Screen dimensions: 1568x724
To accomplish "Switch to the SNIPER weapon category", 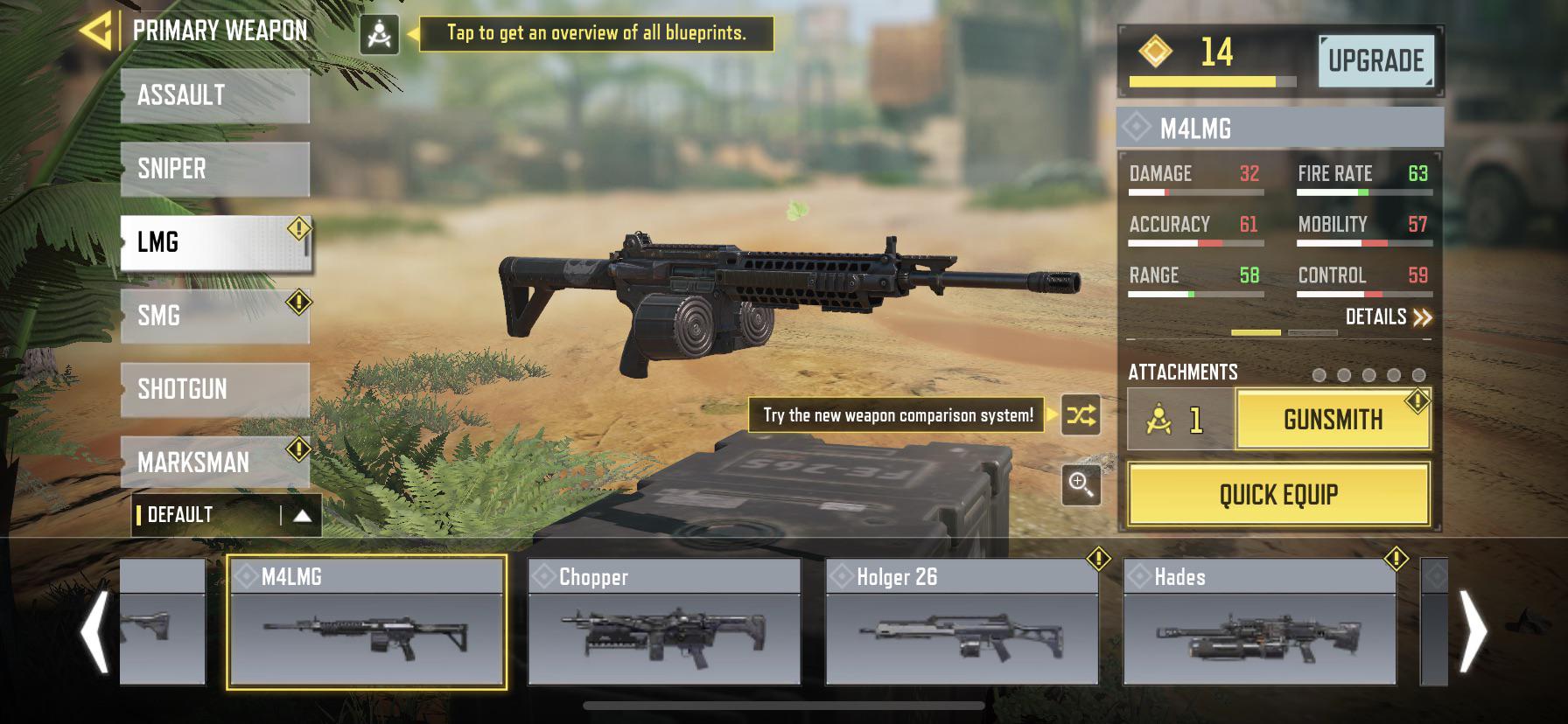I will (214, 169).
